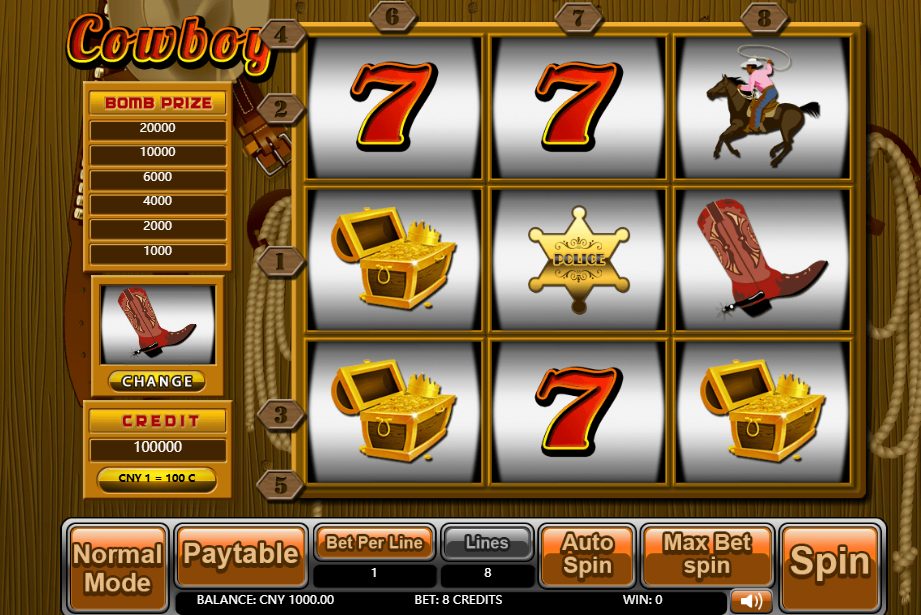
Task: Activate Max Bet spin
Action: (707, 555)
